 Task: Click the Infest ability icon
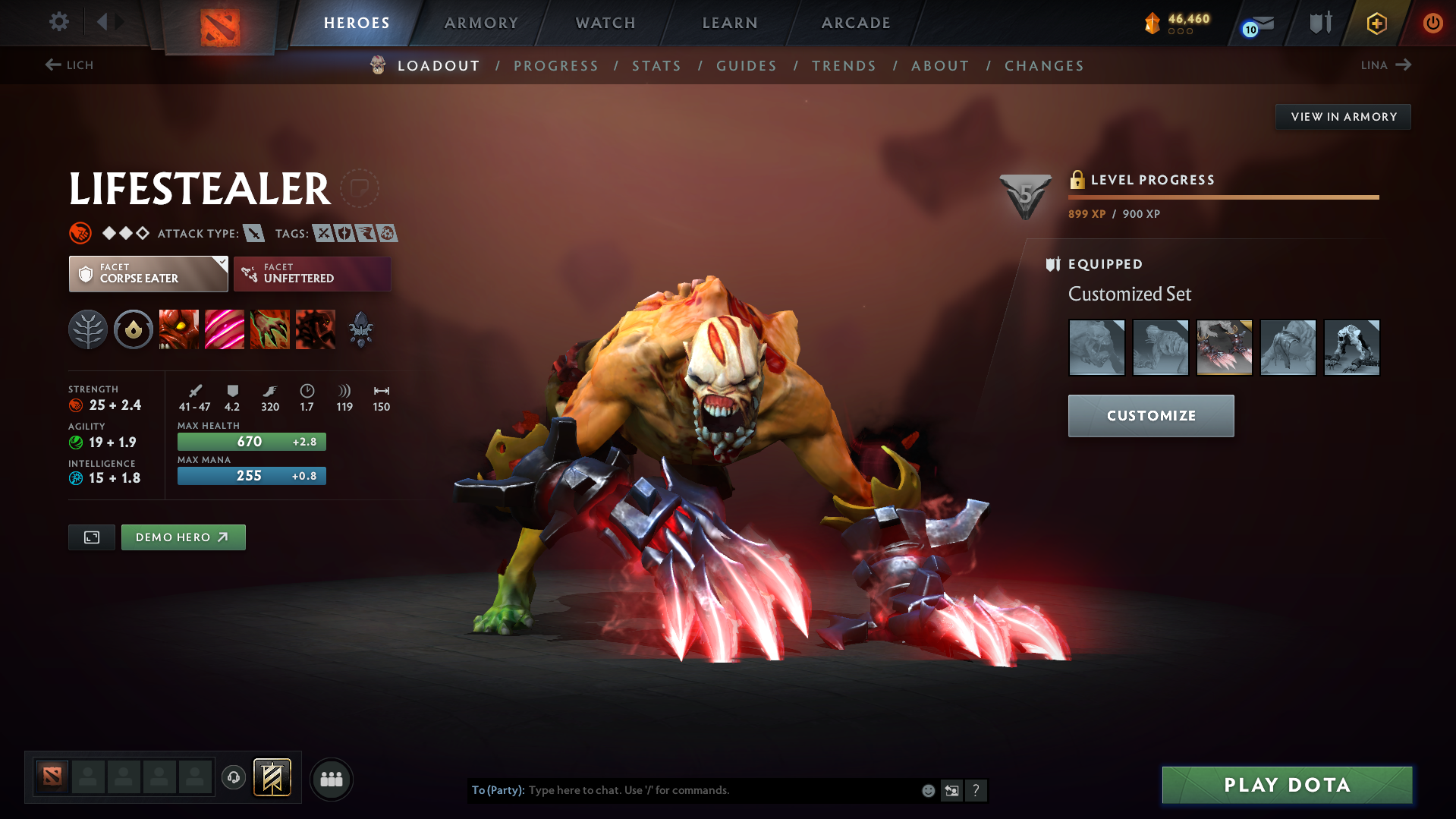[x=316, y=329]
